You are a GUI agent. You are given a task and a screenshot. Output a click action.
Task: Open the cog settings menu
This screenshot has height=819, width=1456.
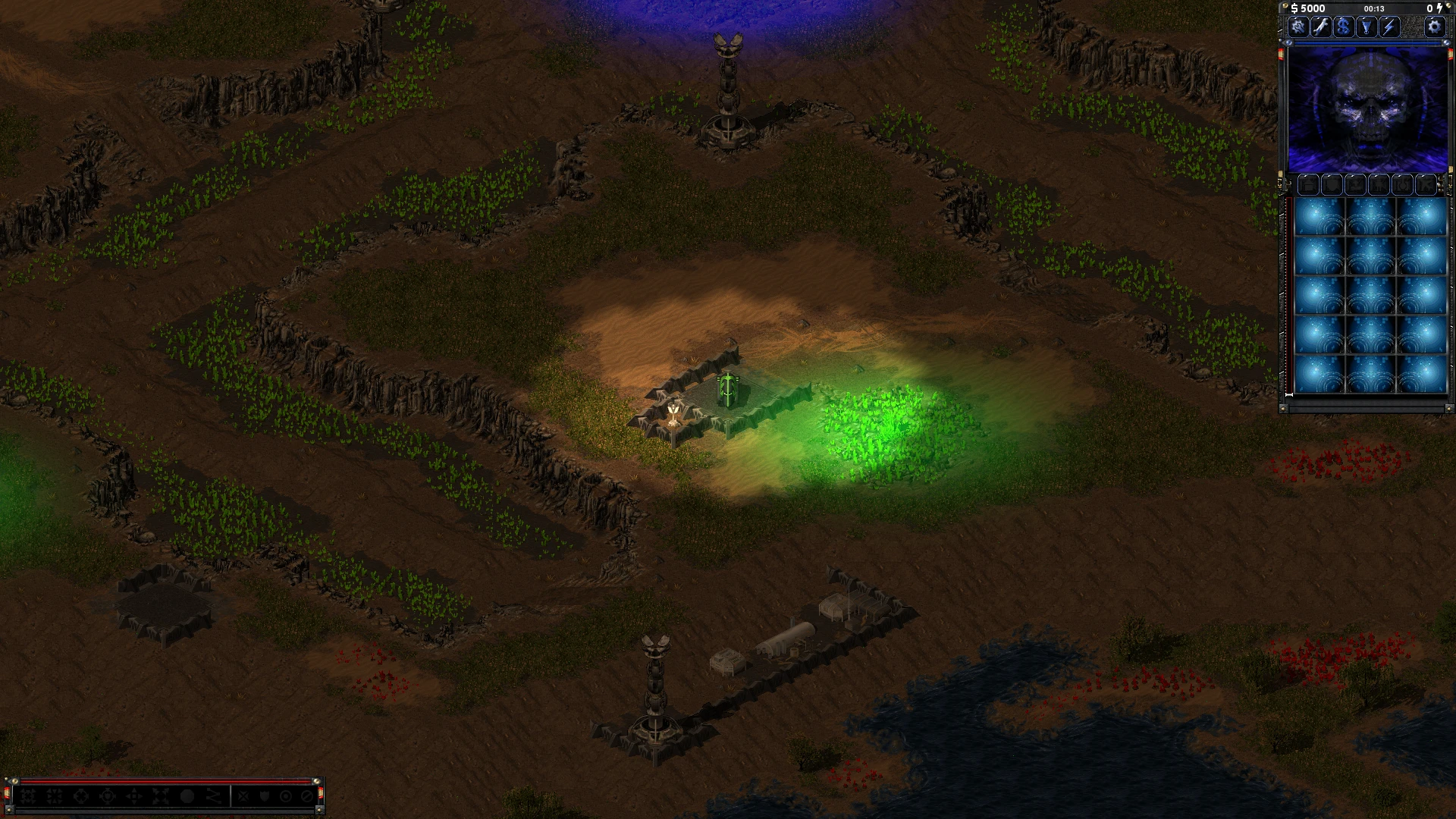1434,27
